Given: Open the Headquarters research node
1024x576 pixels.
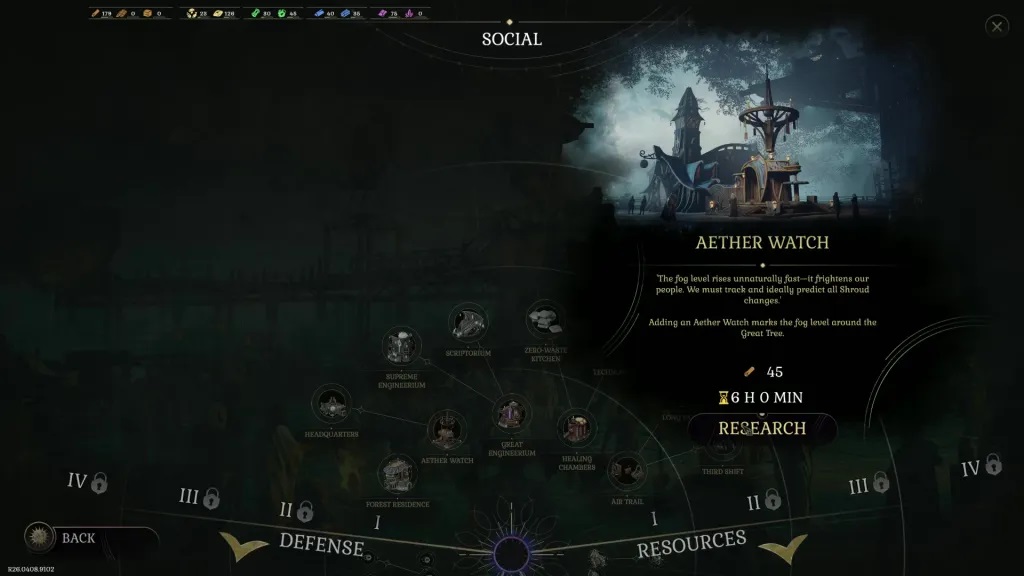Looking at the screenshot, I should [x=331, y=405].
